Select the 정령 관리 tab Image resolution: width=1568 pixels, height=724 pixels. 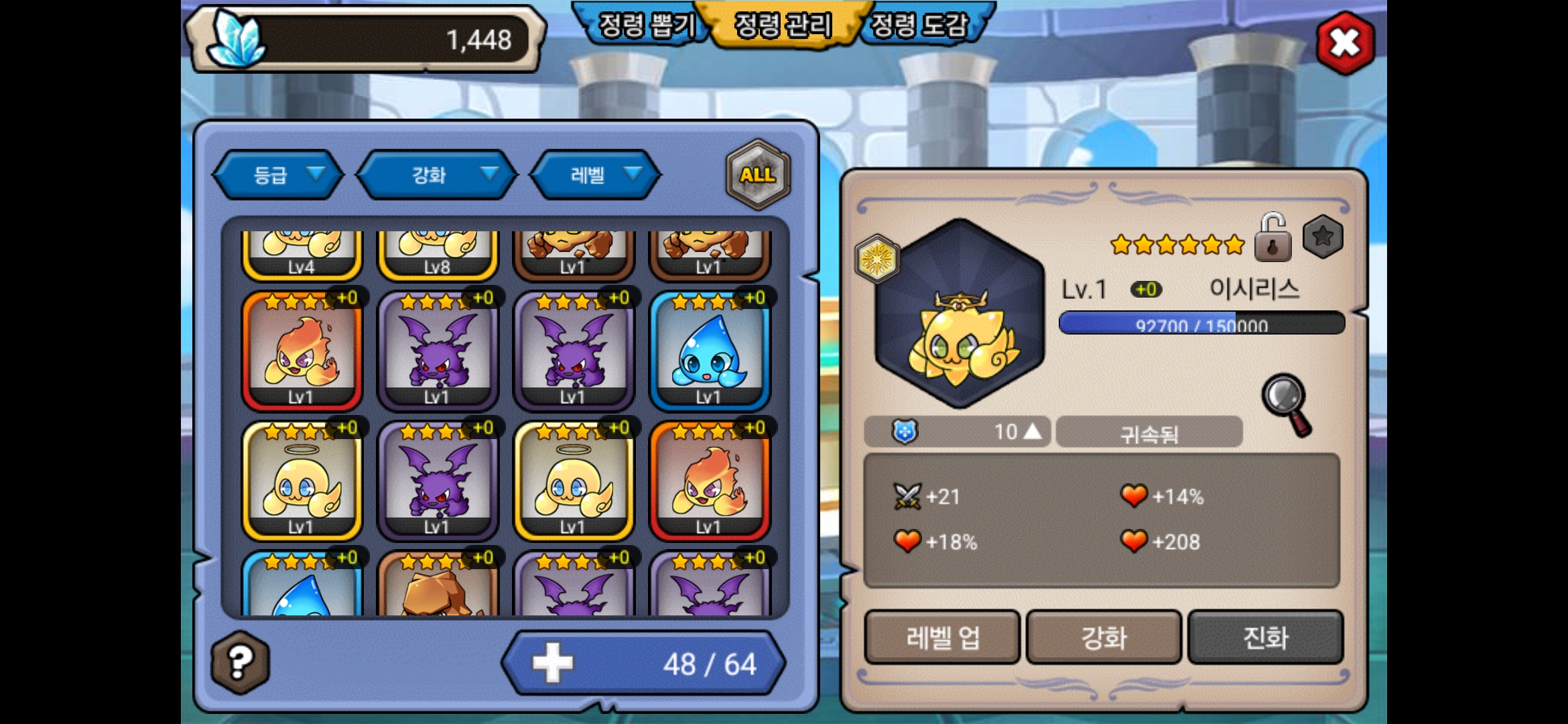pyautogui.click(x=783, y=25)
